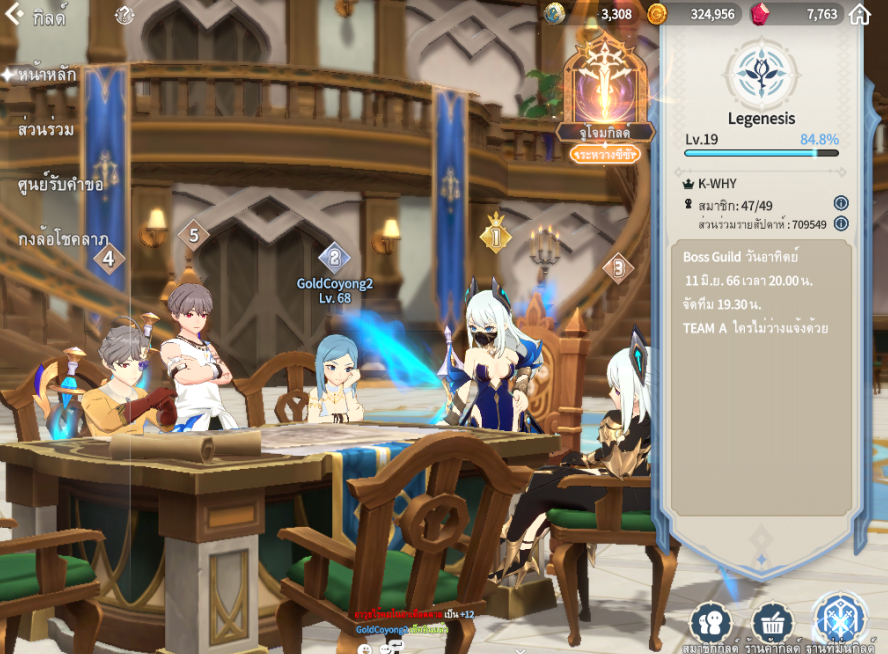Return home via the house icon
Viewport: 888px width, 654px height.
859,14
